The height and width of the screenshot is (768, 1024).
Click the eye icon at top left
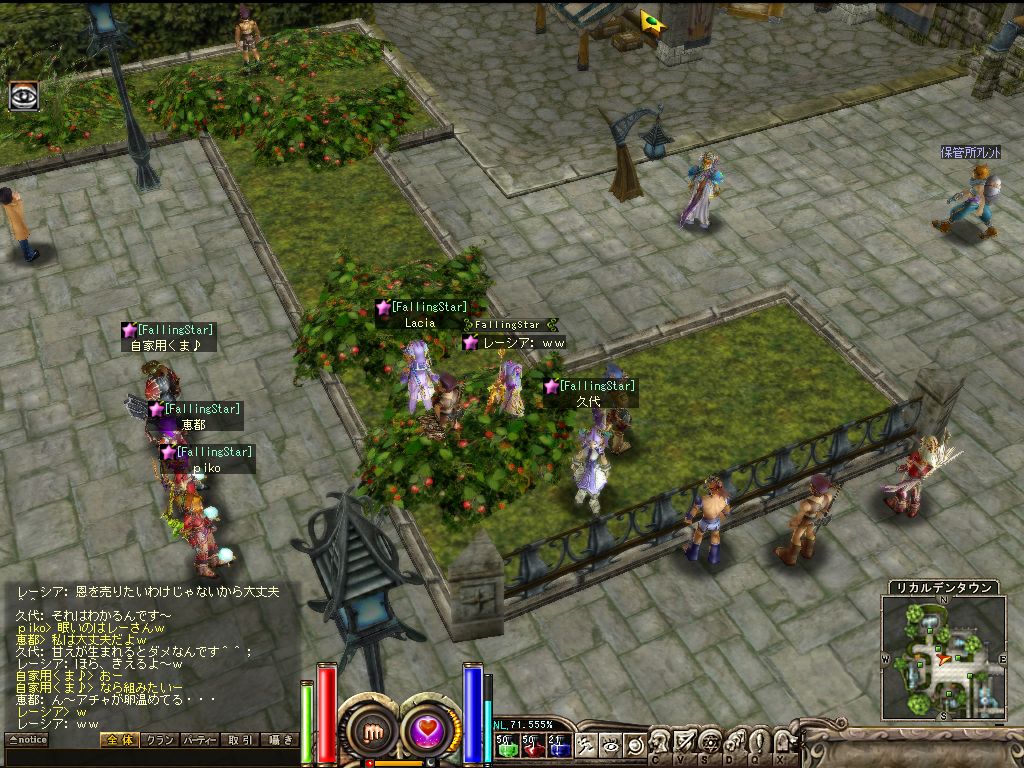[23, 95]
